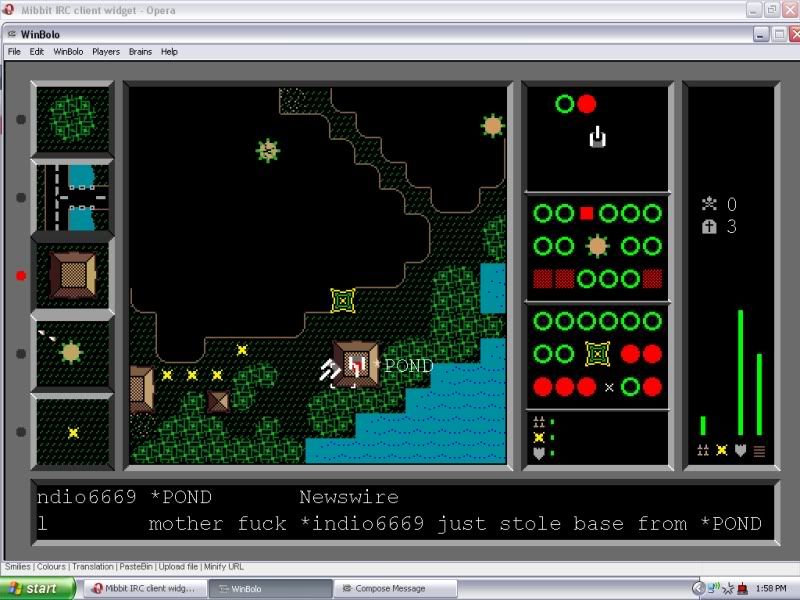The height and width of the screenshot is (600, 800).
Task: Pick the pillbox placement tool
Action: click(x=73, y=353)
